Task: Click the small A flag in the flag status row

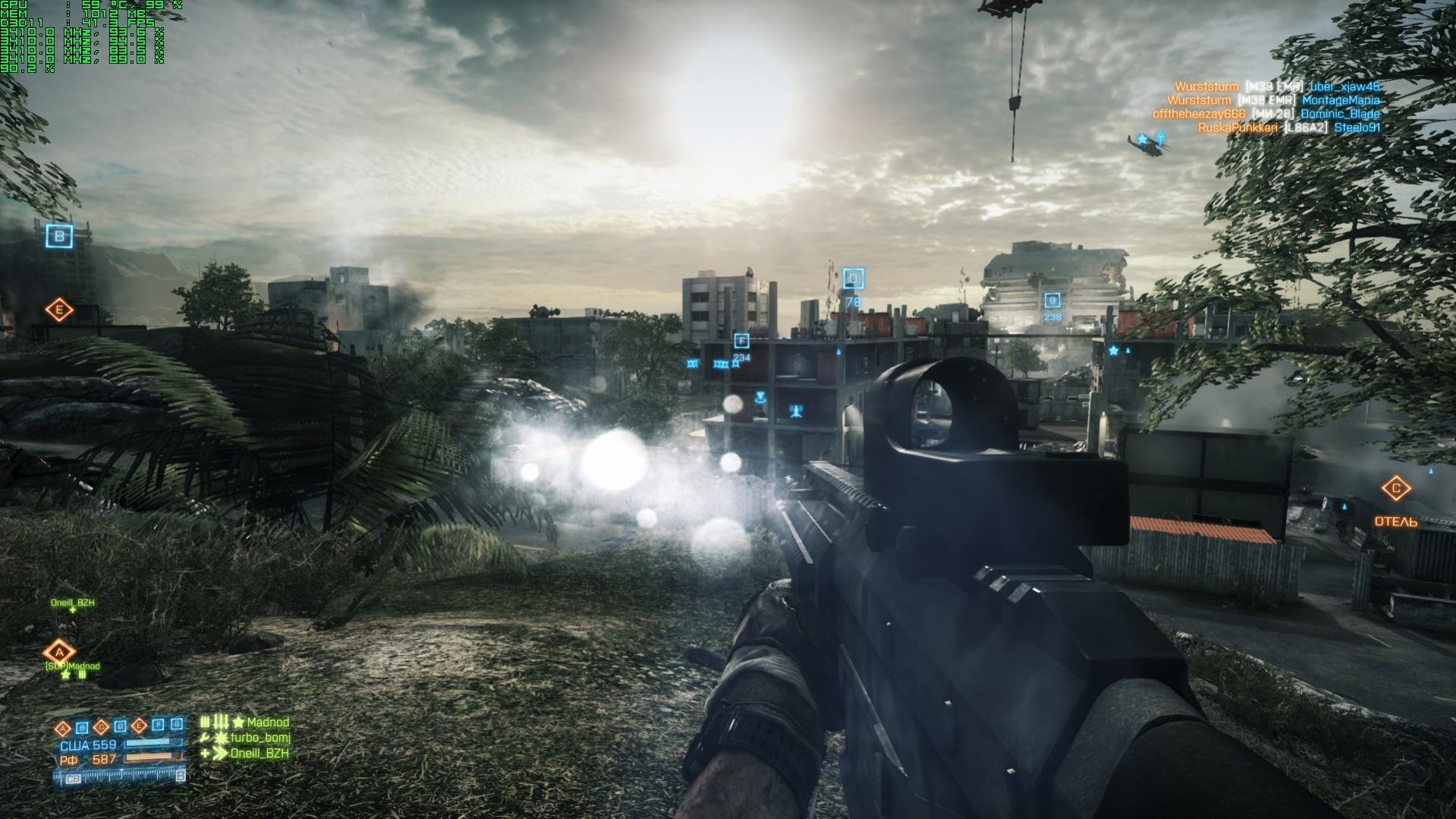Action: pyautogui.click(x=64, y=727)
